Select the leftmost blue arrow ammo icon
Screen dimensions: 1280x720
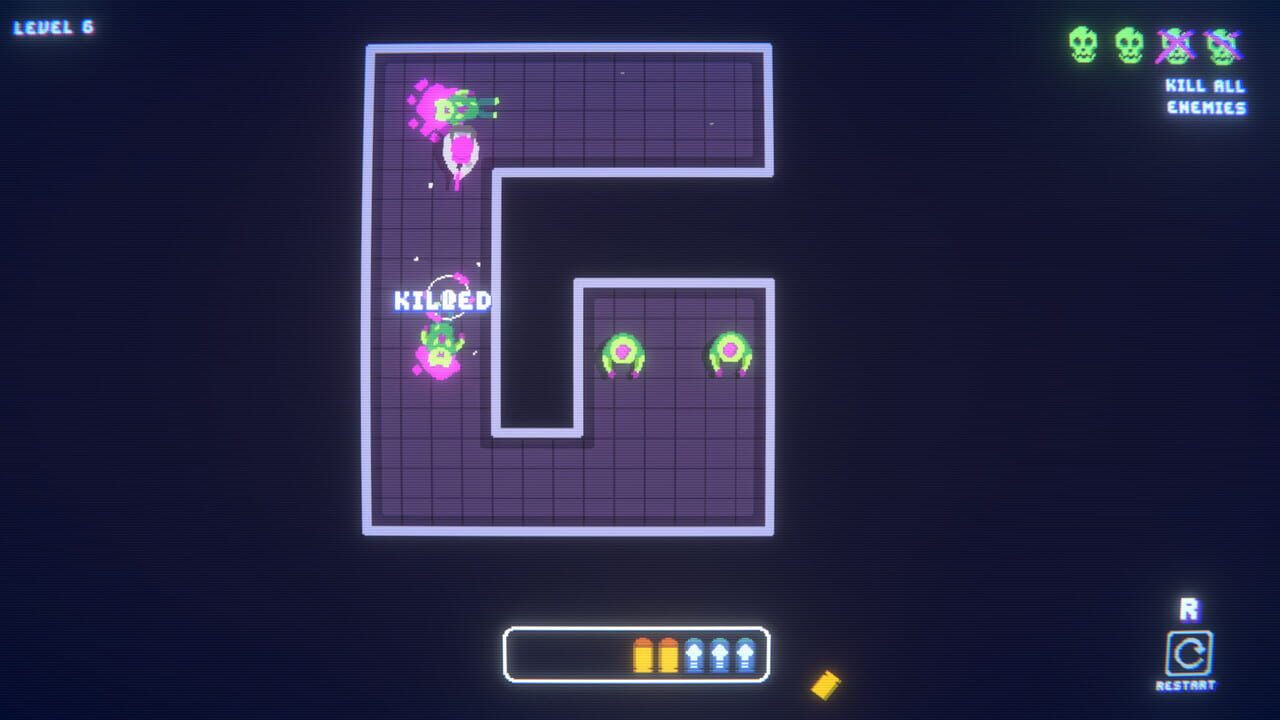click(693, 653)
